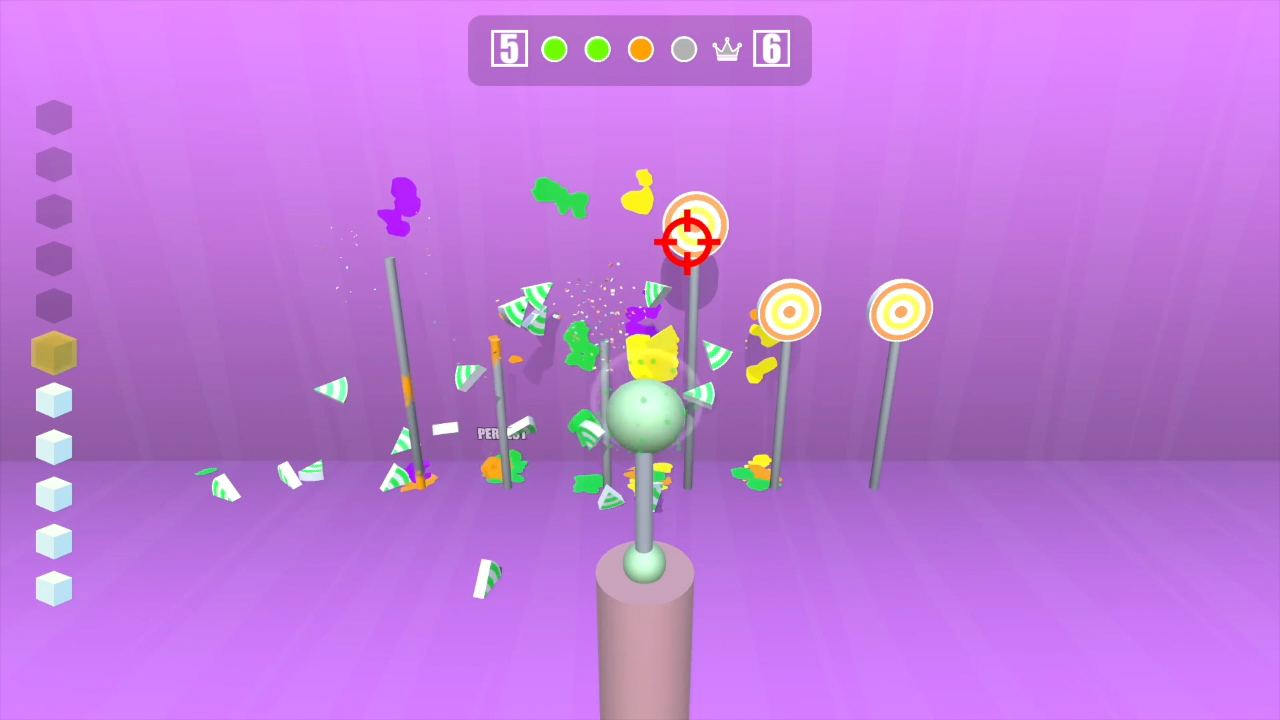The height and width of the screenshot is (720, 1280).
Task: Toggle the gray unfilled progress dot
Action: click(x=684, y=49)
